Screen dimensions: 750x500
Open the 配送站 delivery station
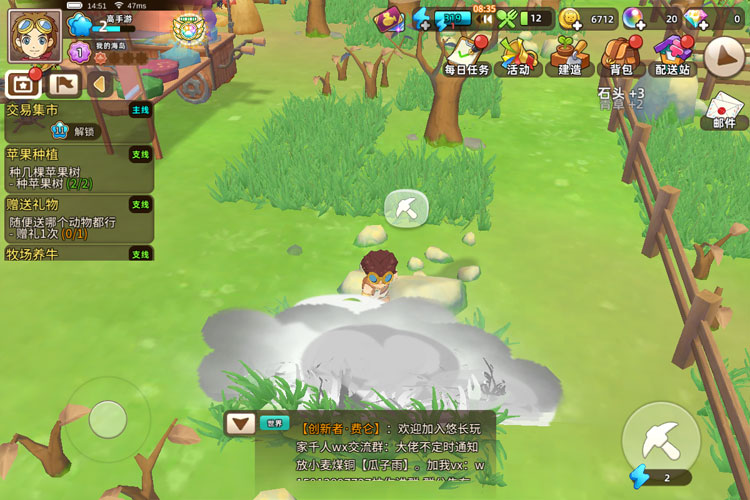[671, 56]
